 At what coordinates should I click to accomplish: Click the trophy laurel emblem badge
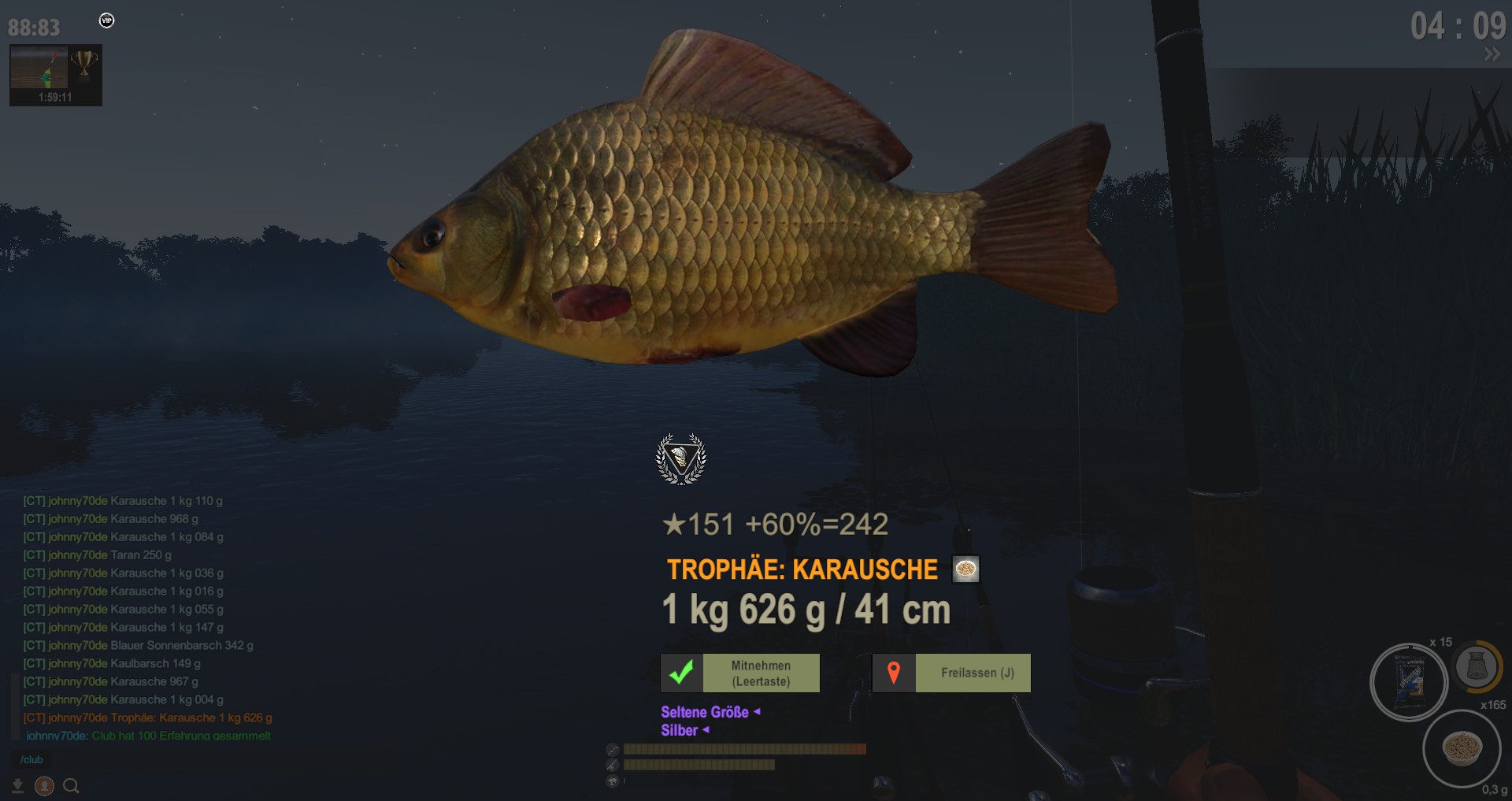point(681,458)
